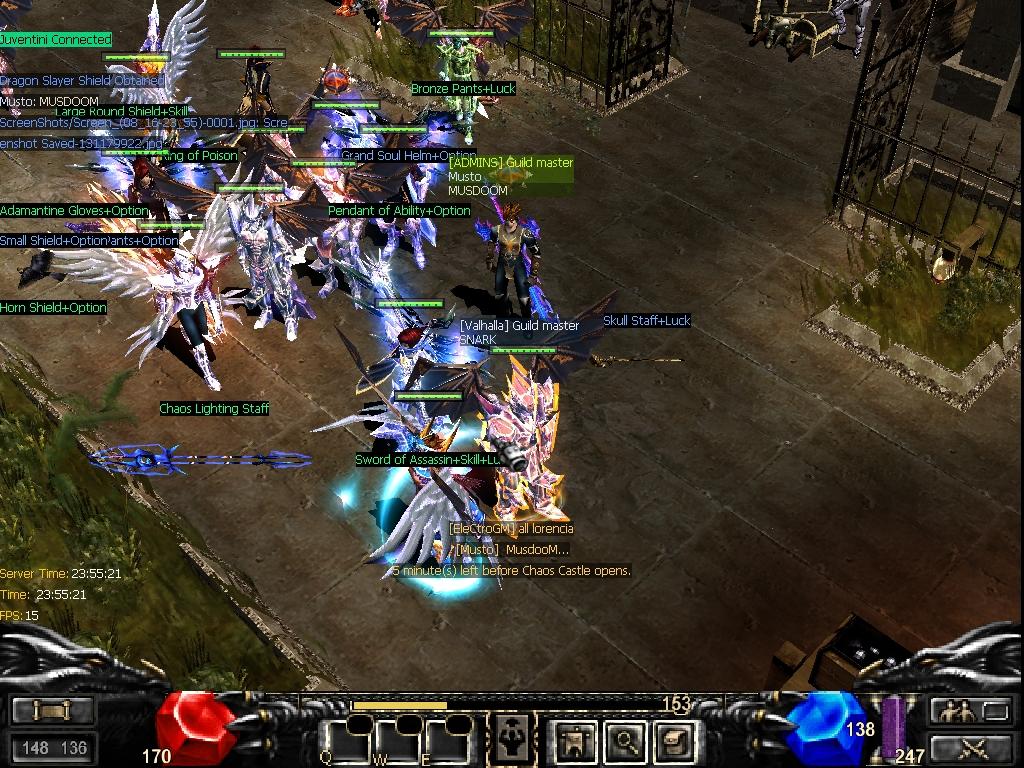This screenshot has width=1024, height=768.
Task: Pick up Pendant of Ability+Option label
Action: pos(399,211)
